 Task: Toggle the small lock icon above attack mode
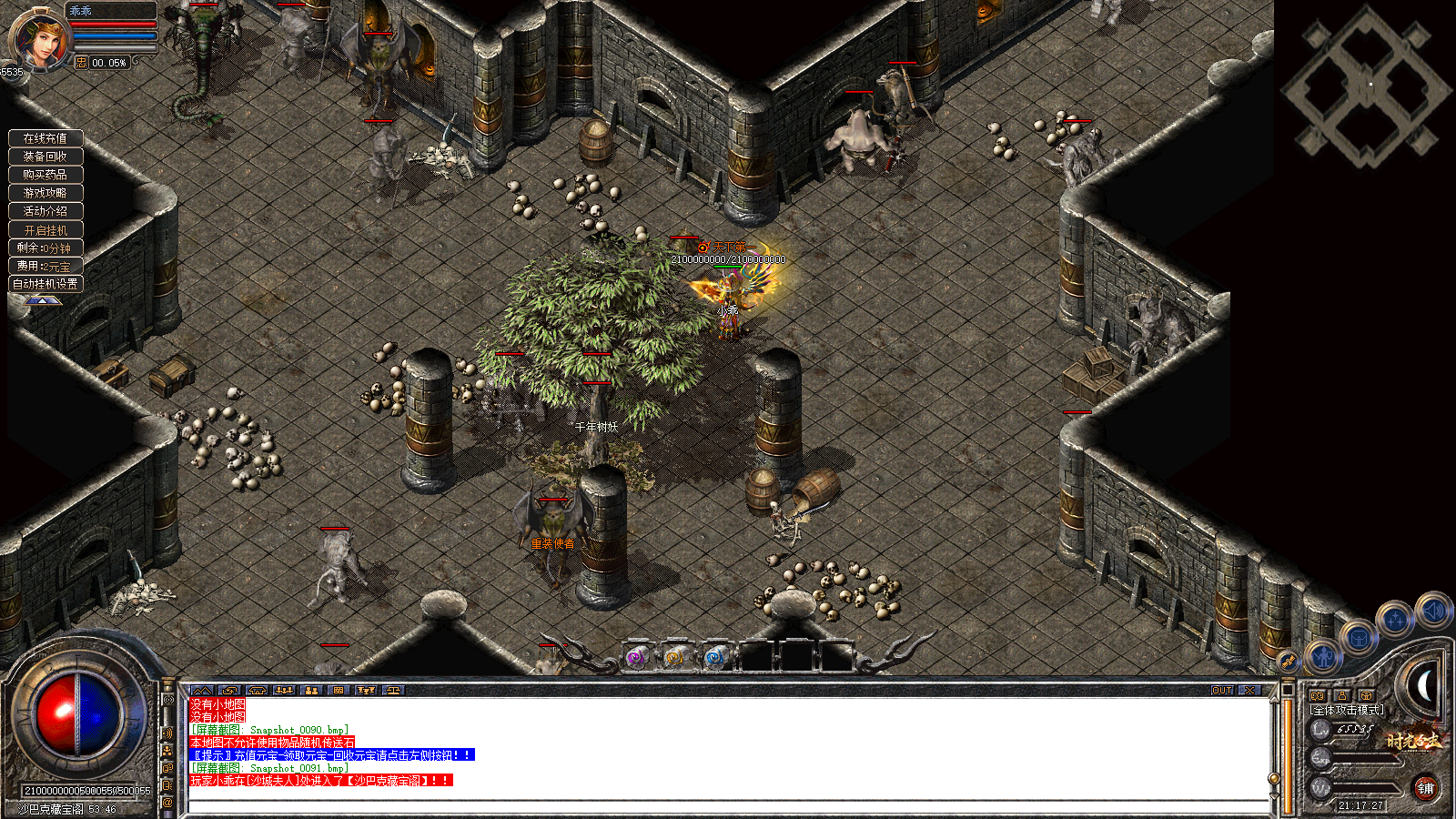coord(1342,695)
